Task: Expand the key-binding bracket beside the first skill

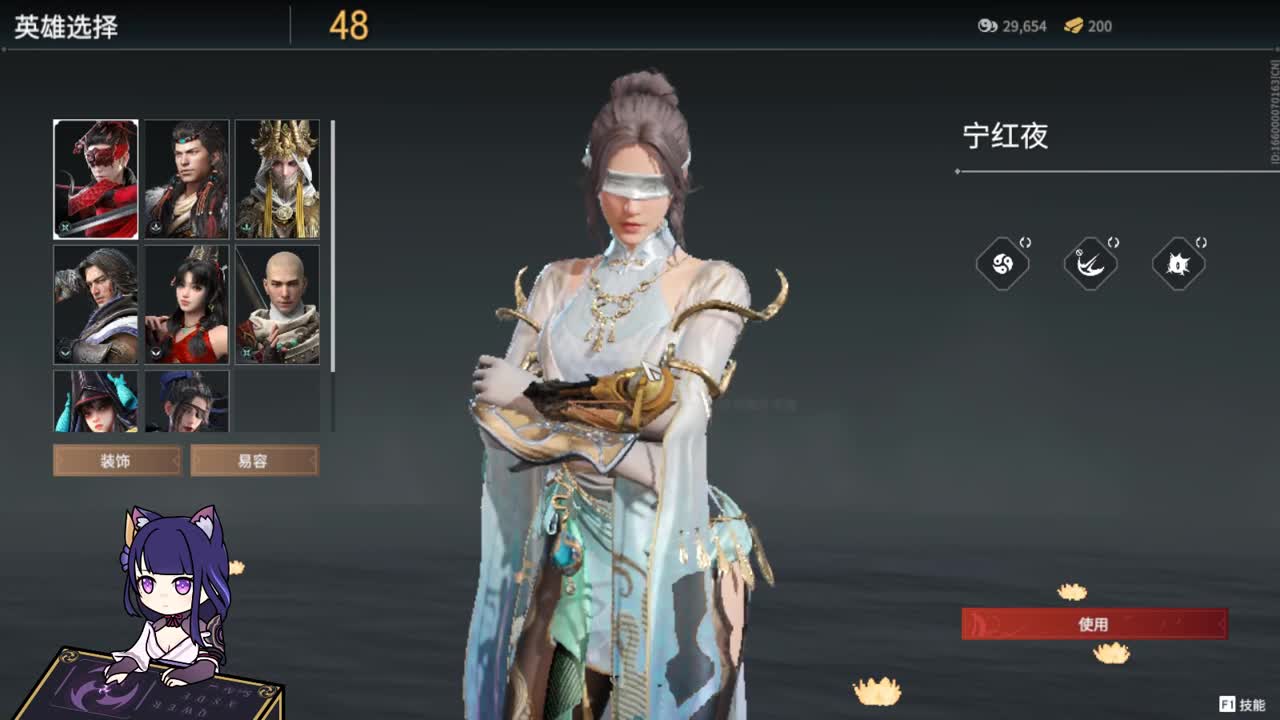Action: click(x=1027, y=241)
